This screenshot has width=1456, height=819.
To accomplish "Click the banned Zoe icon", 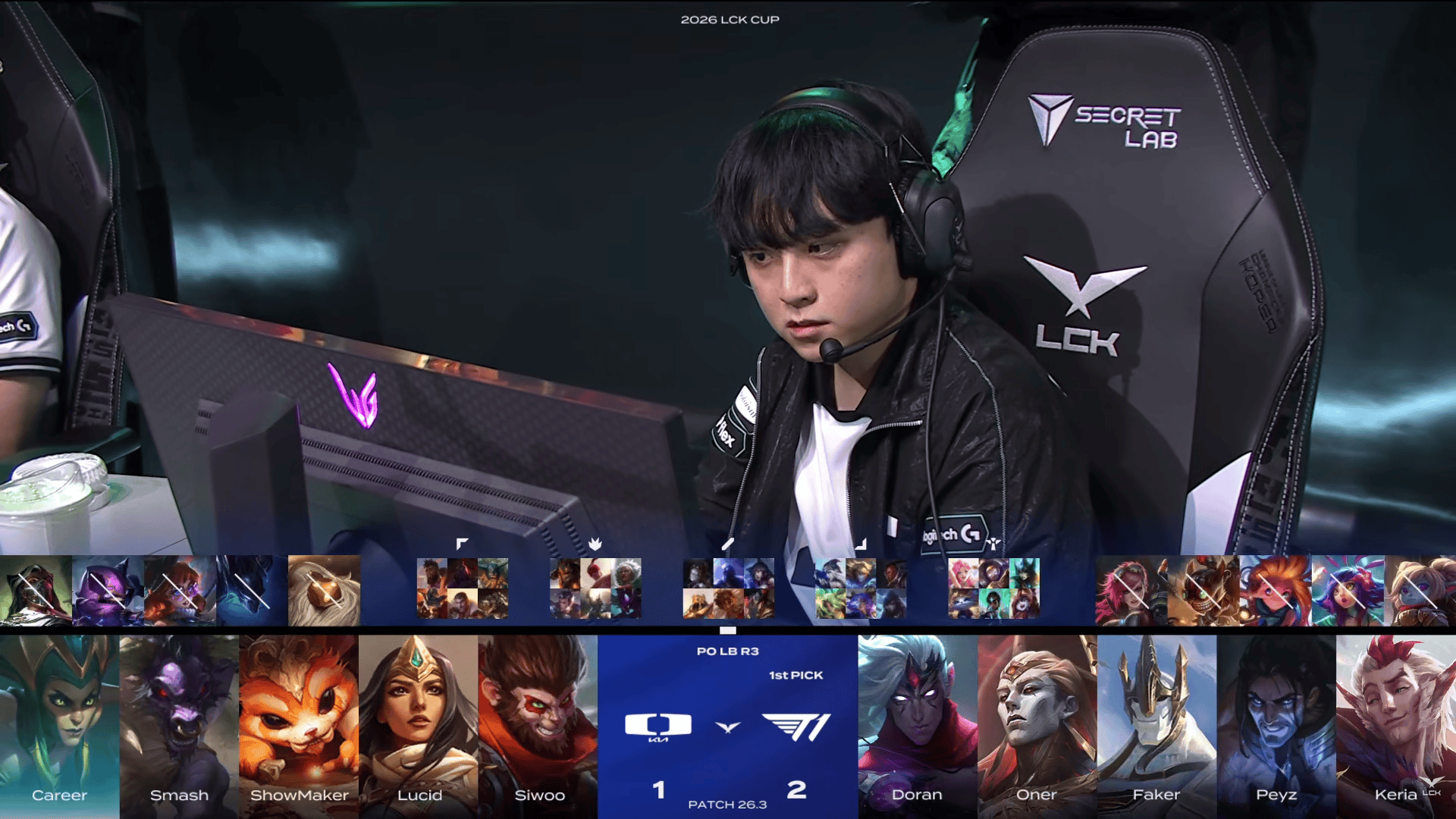I will pos(1276,591).
